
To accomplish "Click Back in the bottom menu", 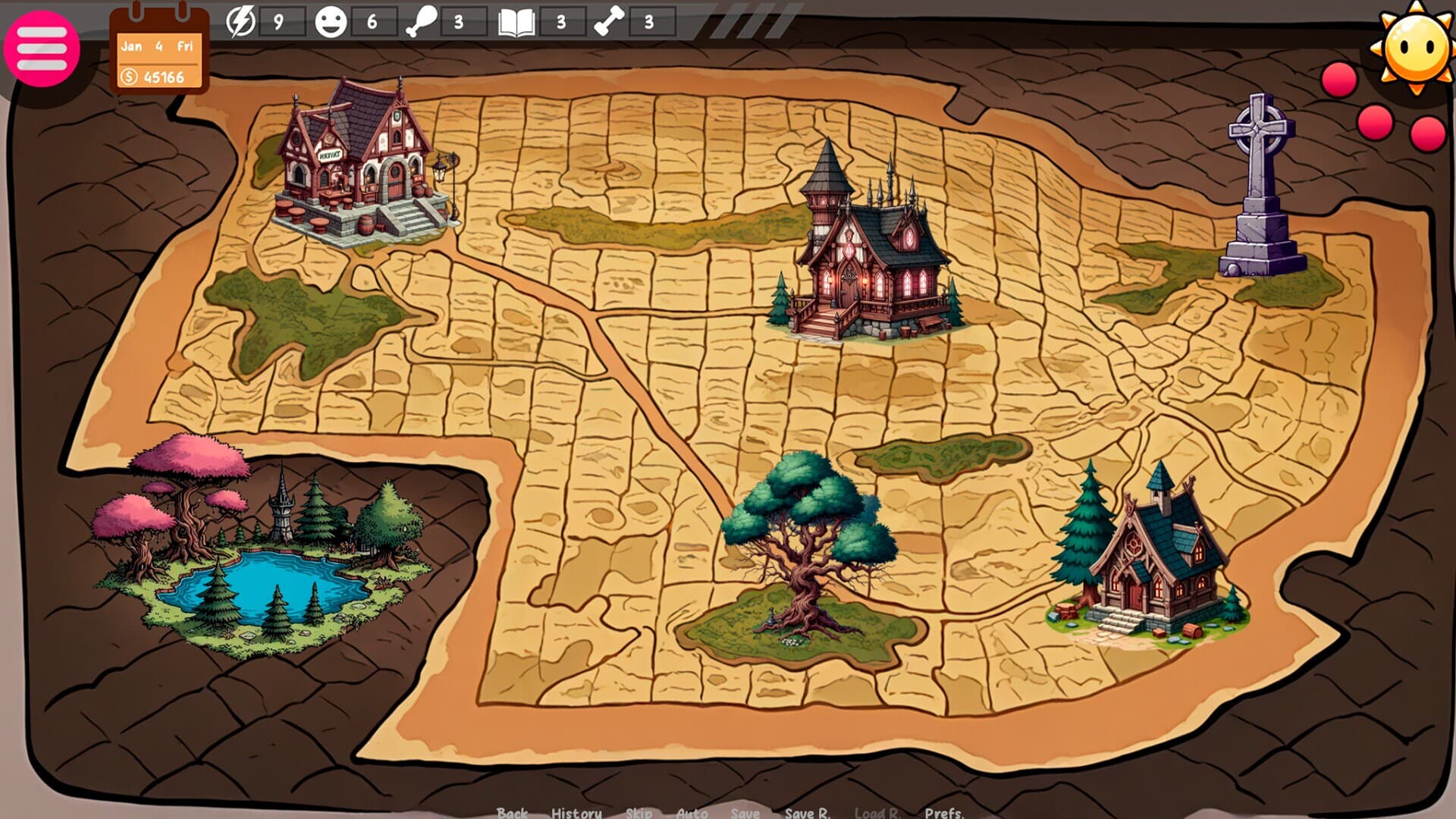I will pos(513,812).
